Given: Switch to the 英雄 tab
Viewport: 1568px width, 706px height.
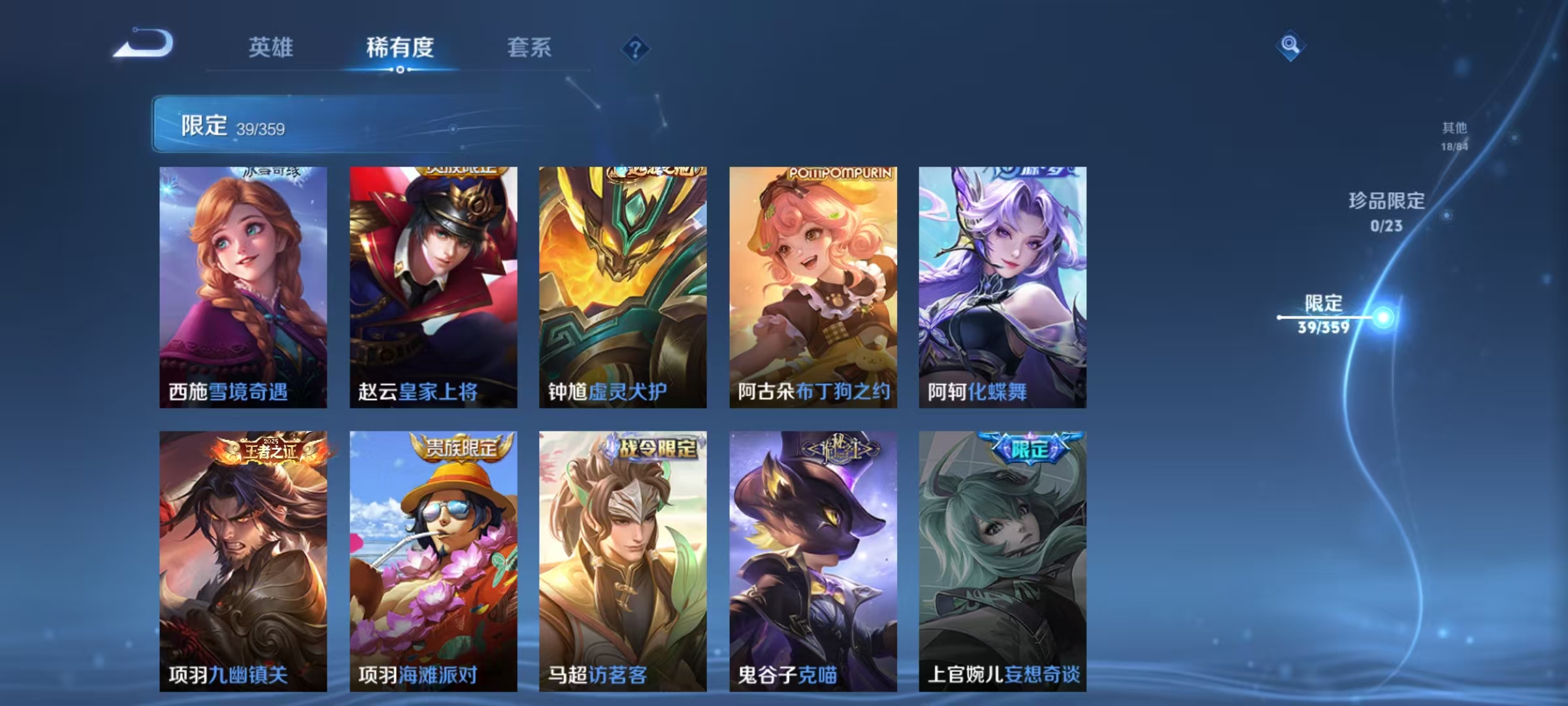Looking at the screenshot, I should point(272,47).
